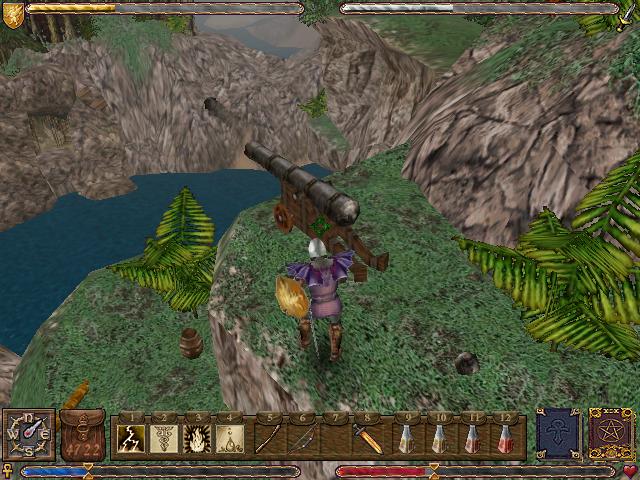Cast the fire spell in slot 3
Image resolution: width=640 pixels, height=480 pixels.
[x=198, y=438]
